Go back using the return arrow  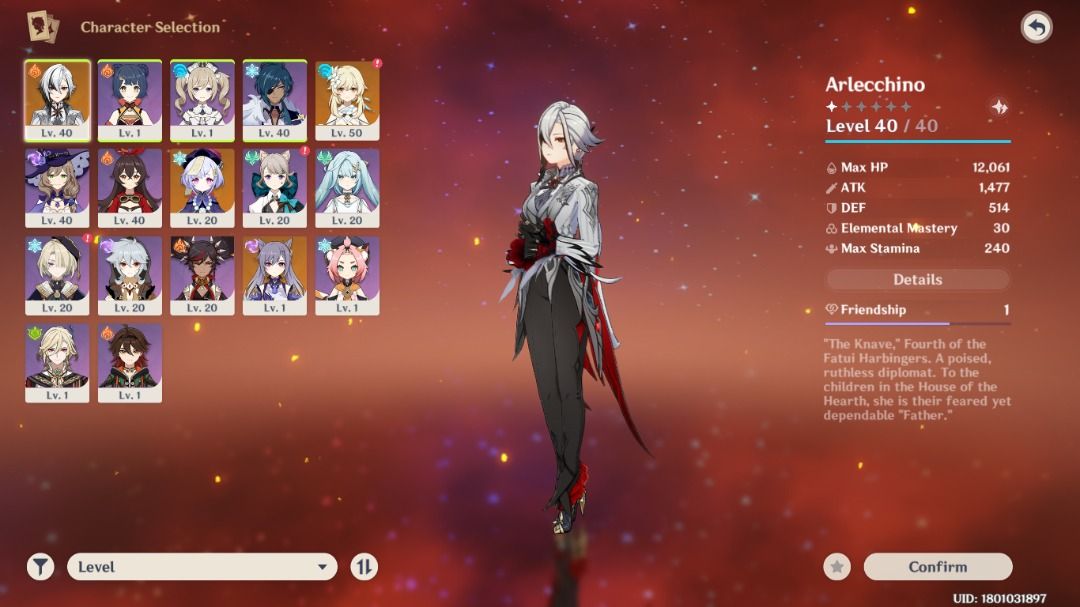[x=1036, y=27]
